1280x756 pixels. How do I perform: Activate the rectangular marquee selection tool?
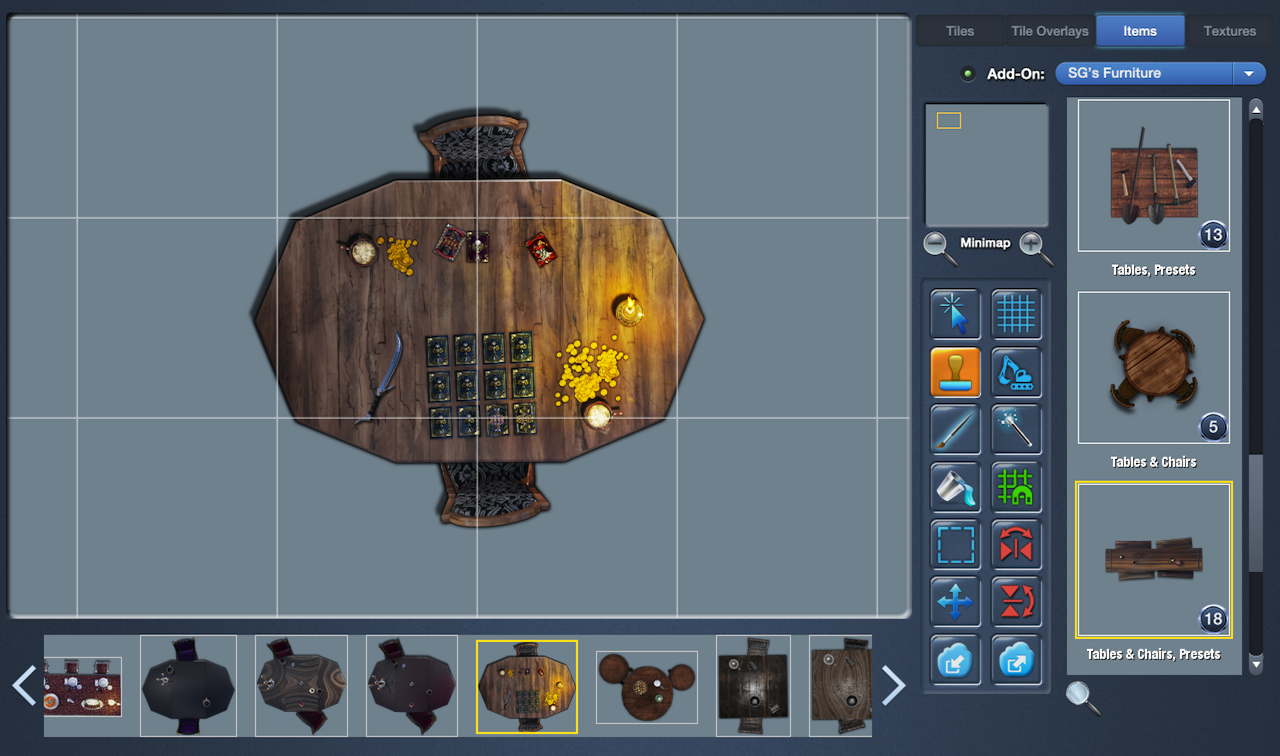pyautogui.click(x=954, y=545)
